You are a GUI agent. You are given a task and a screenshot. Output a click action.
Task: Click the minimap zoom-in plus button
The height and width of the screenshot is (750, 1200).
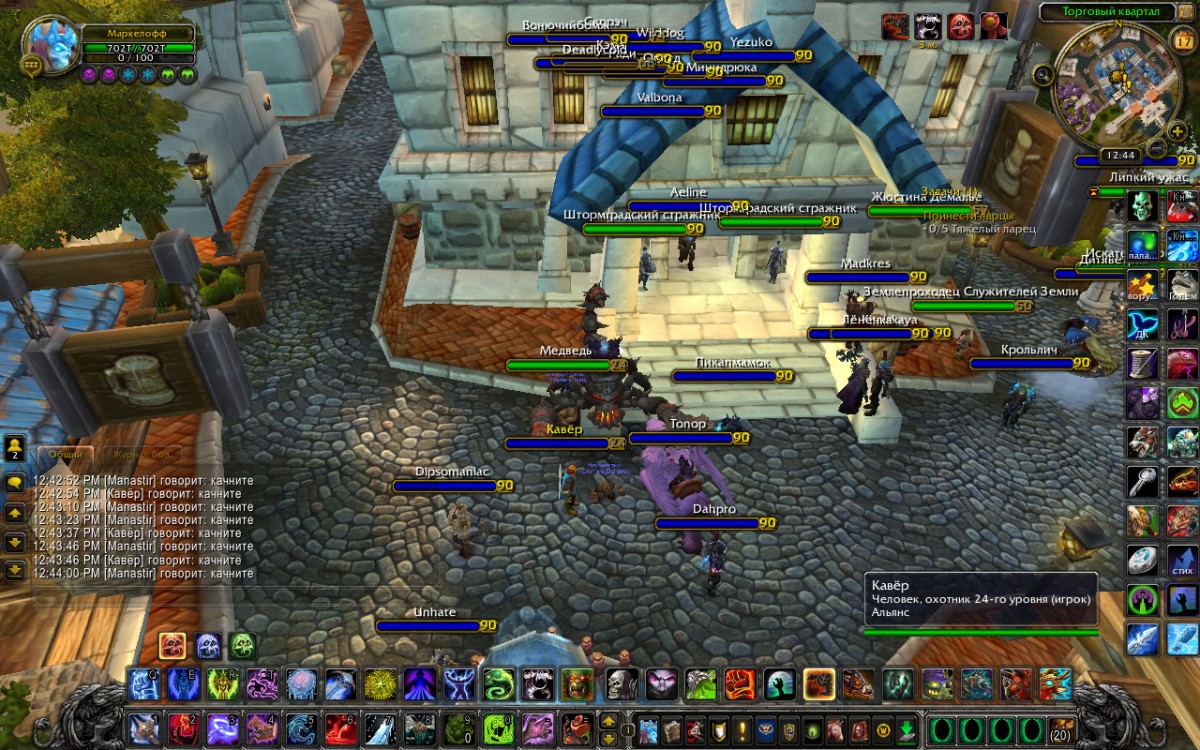pos(1177,131)
